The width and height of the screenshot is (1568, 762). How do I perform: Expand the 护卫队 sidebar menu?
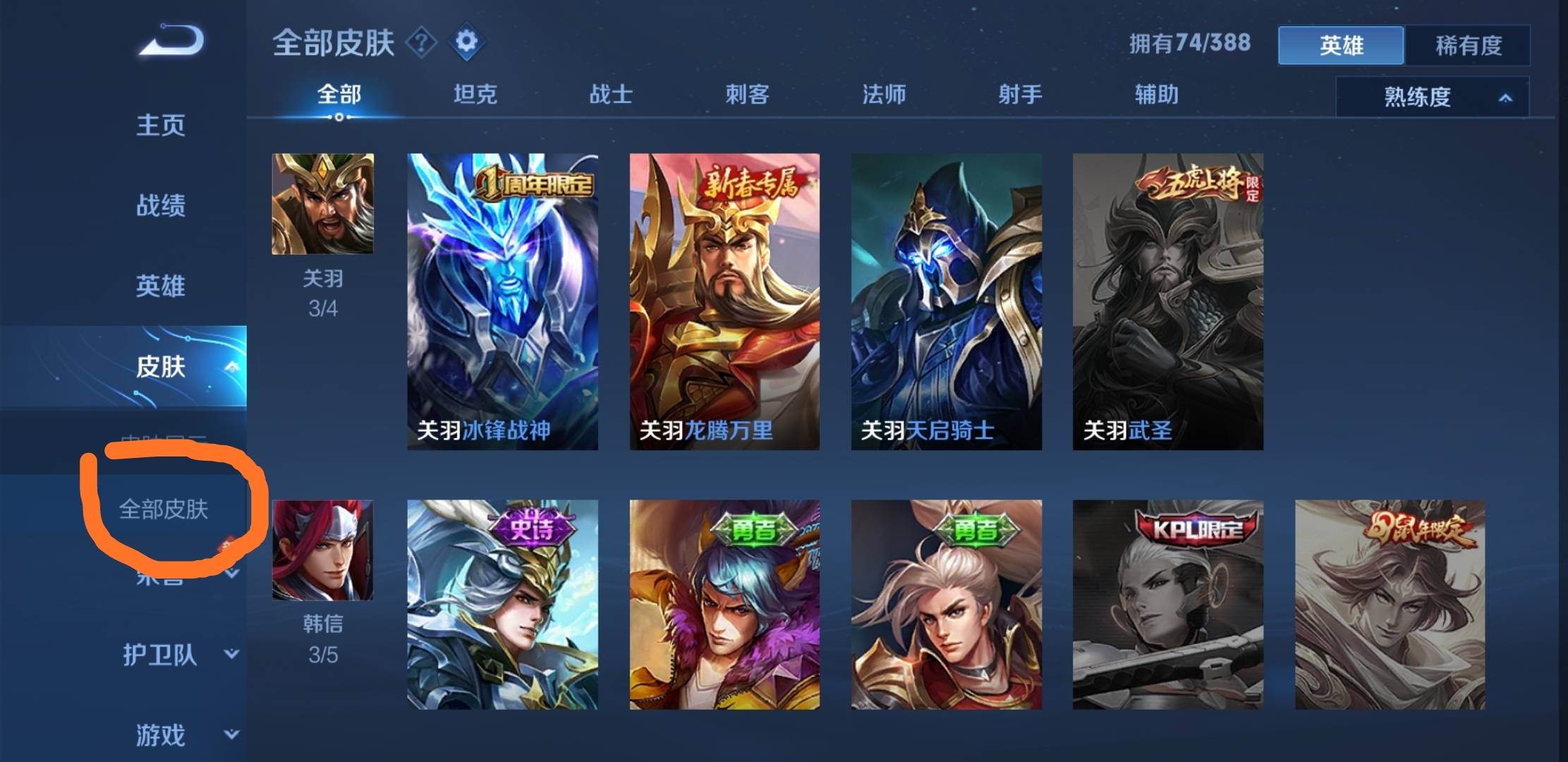159,655
